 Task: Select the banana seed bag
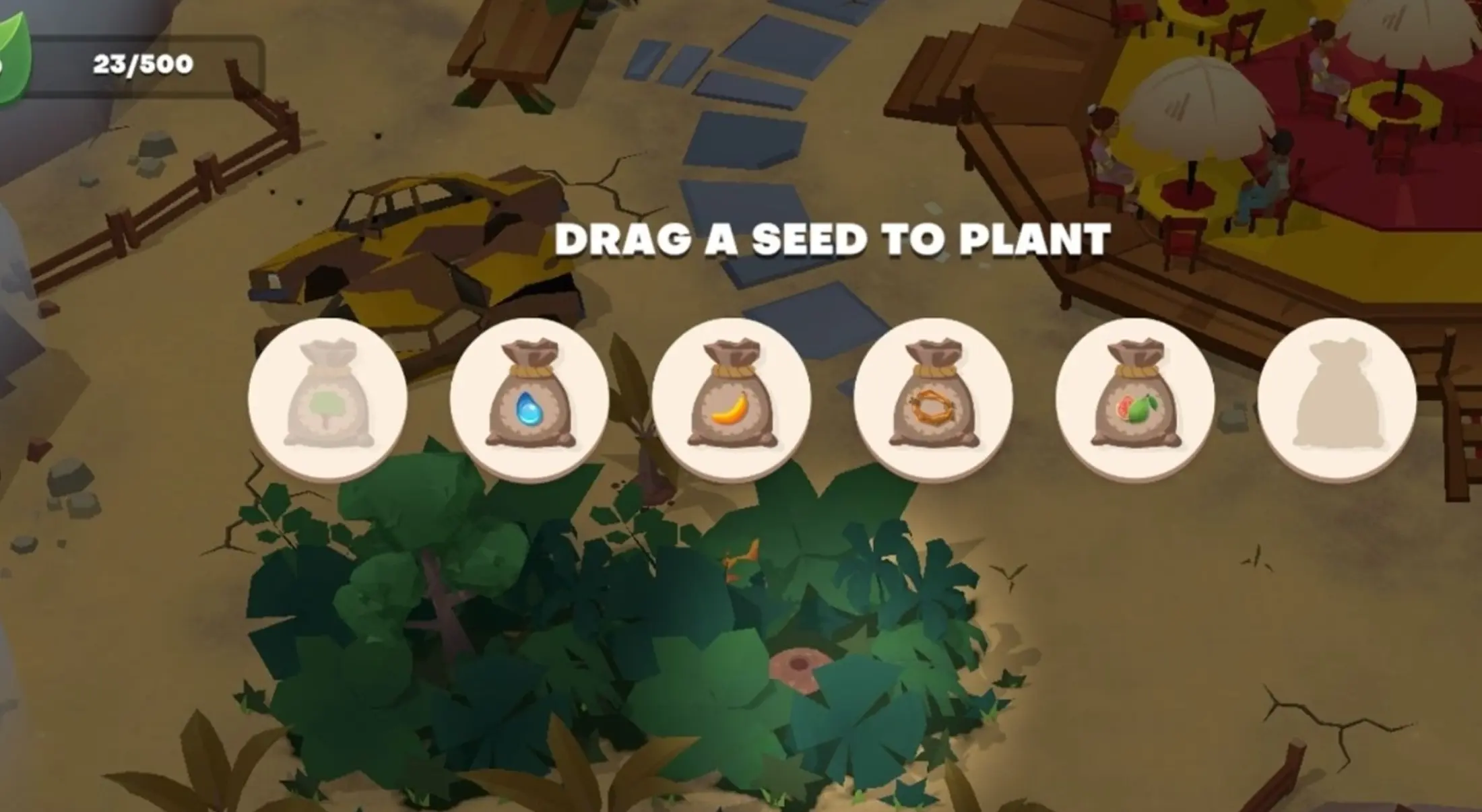click(x=732, y=397)
